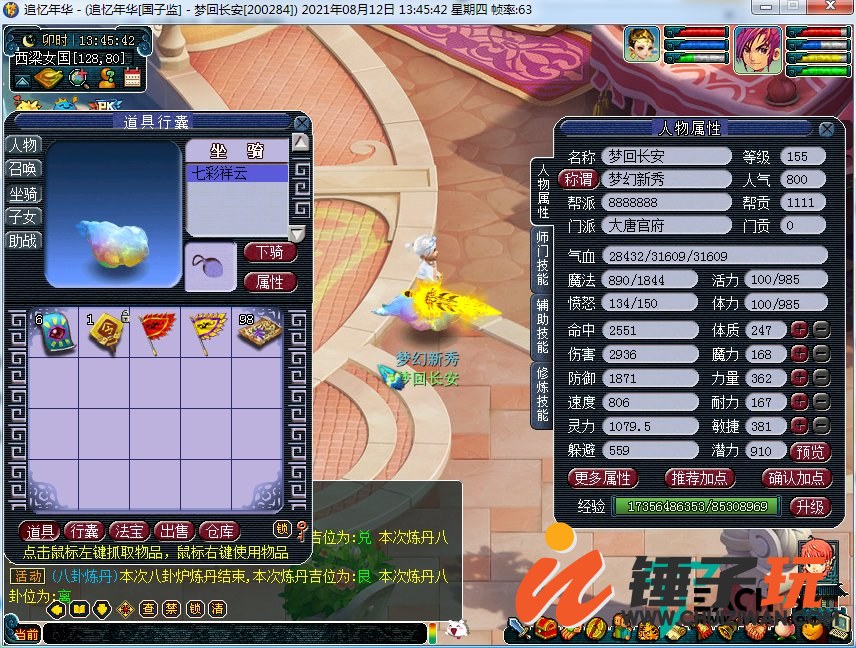Click the 更多属性 button

[603, 478]
